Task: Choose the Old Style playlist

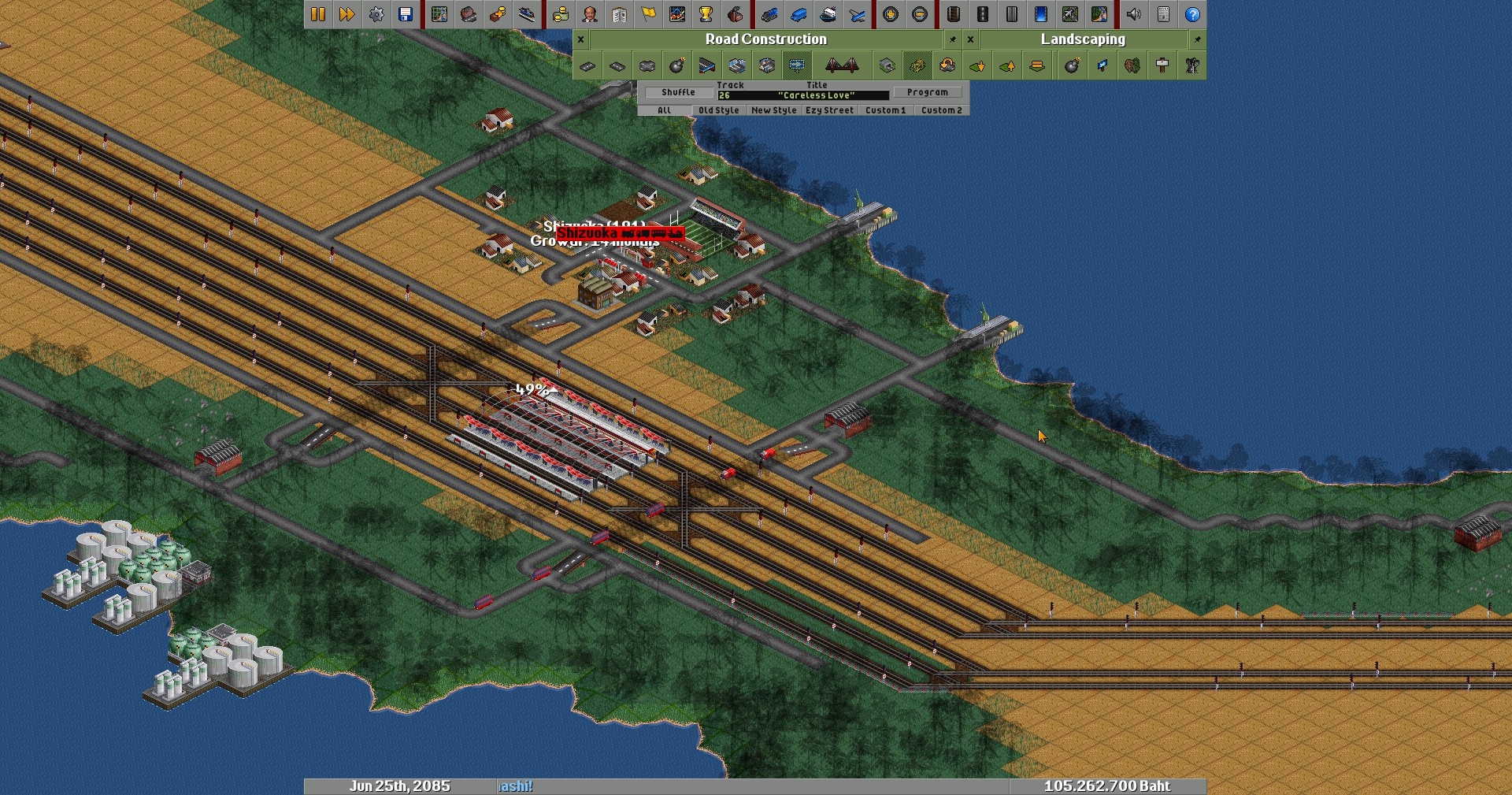Action: click(x=718, y=110)
